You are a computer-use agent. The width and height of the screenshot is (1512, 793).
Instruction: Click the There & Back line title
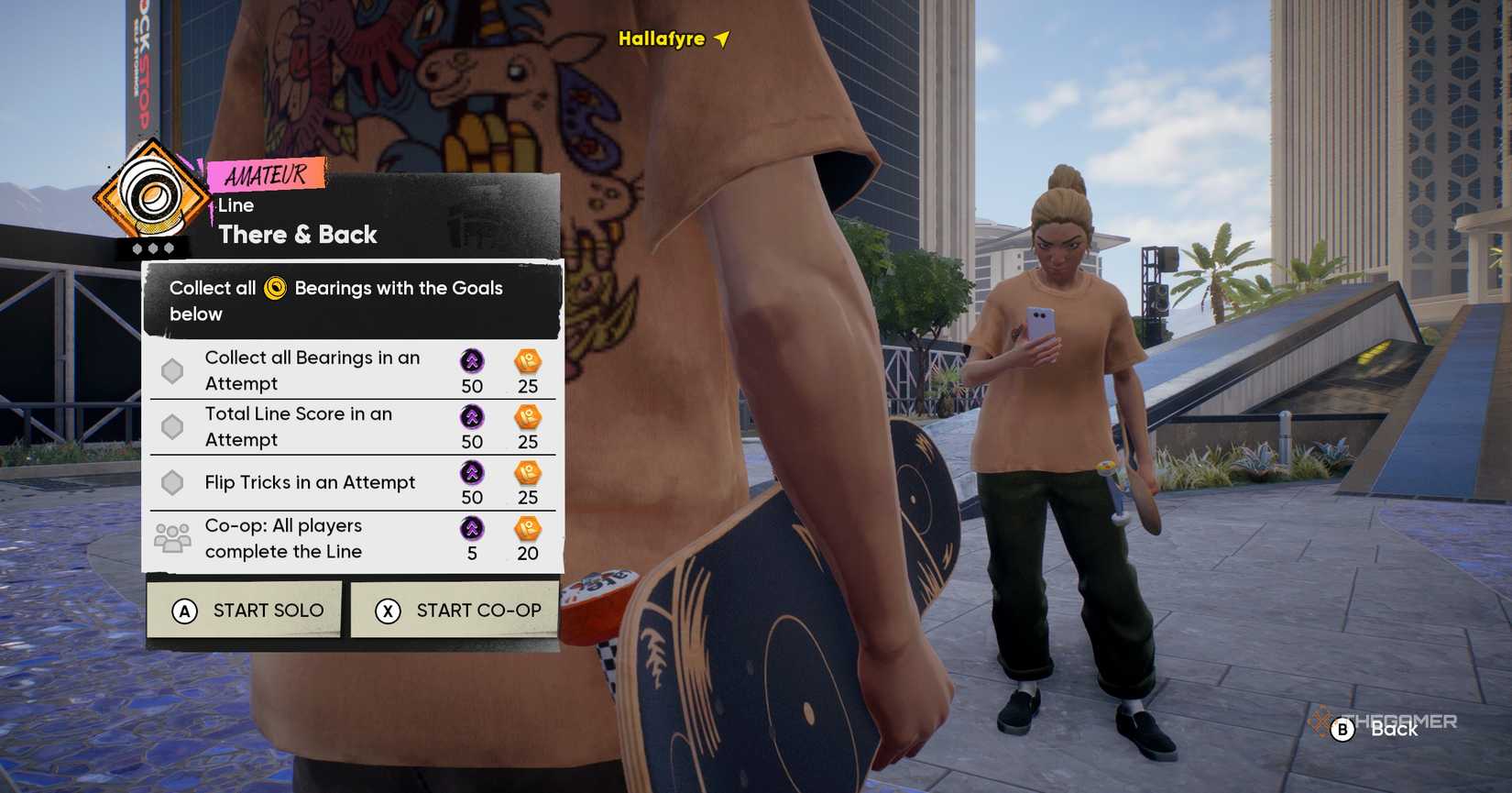click(x=296, y=235)
